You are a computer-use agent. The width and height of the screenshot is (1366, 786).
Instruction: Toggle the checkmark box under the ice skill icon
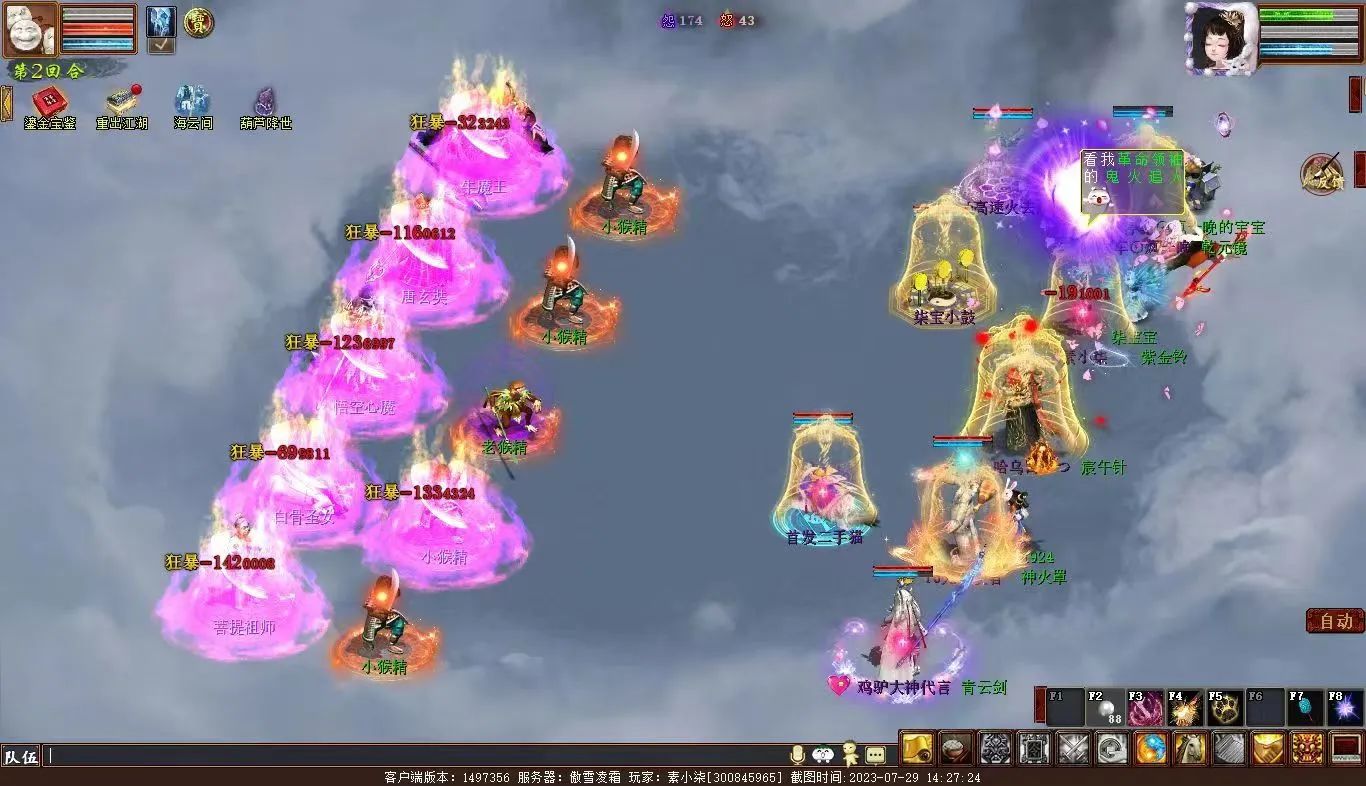tap(161, 45)
